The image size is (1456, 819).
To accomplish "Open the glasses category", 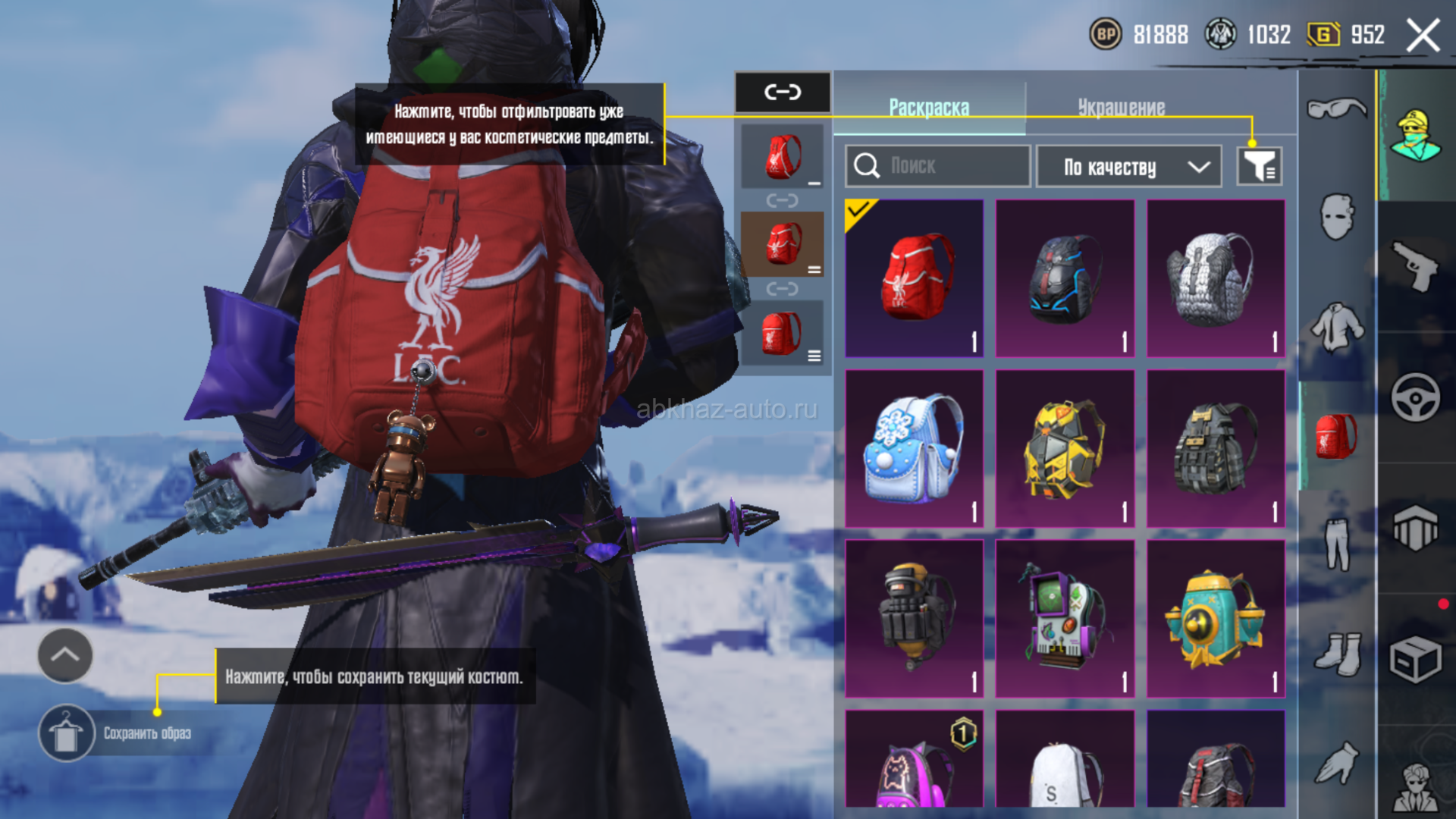I will [x=1337, y=108].
